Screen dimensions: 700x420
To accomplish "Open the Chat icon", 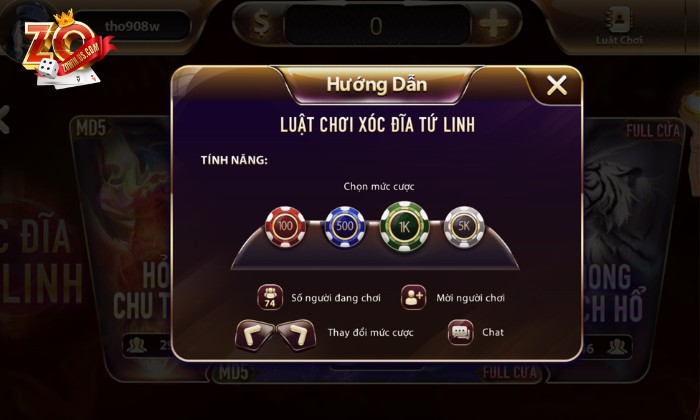I will pos(460,332).
